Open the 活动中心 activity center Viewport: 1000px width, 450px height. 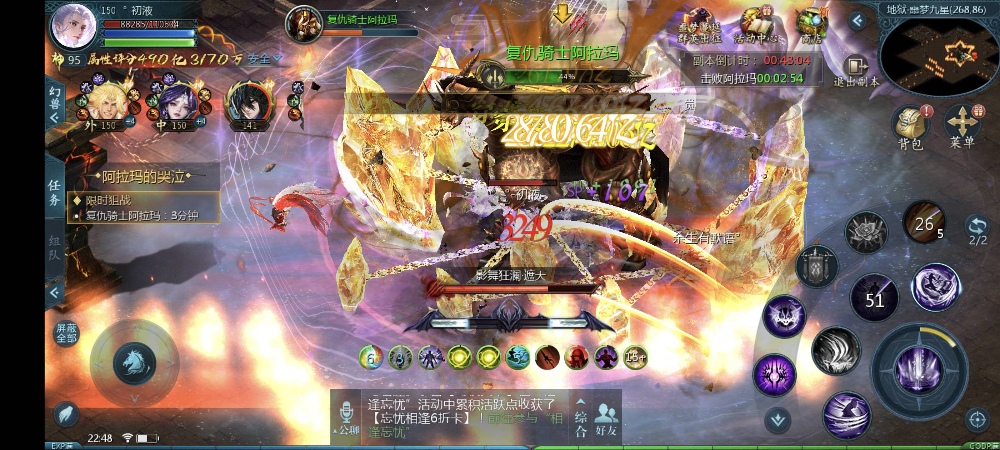pos(758,26)
